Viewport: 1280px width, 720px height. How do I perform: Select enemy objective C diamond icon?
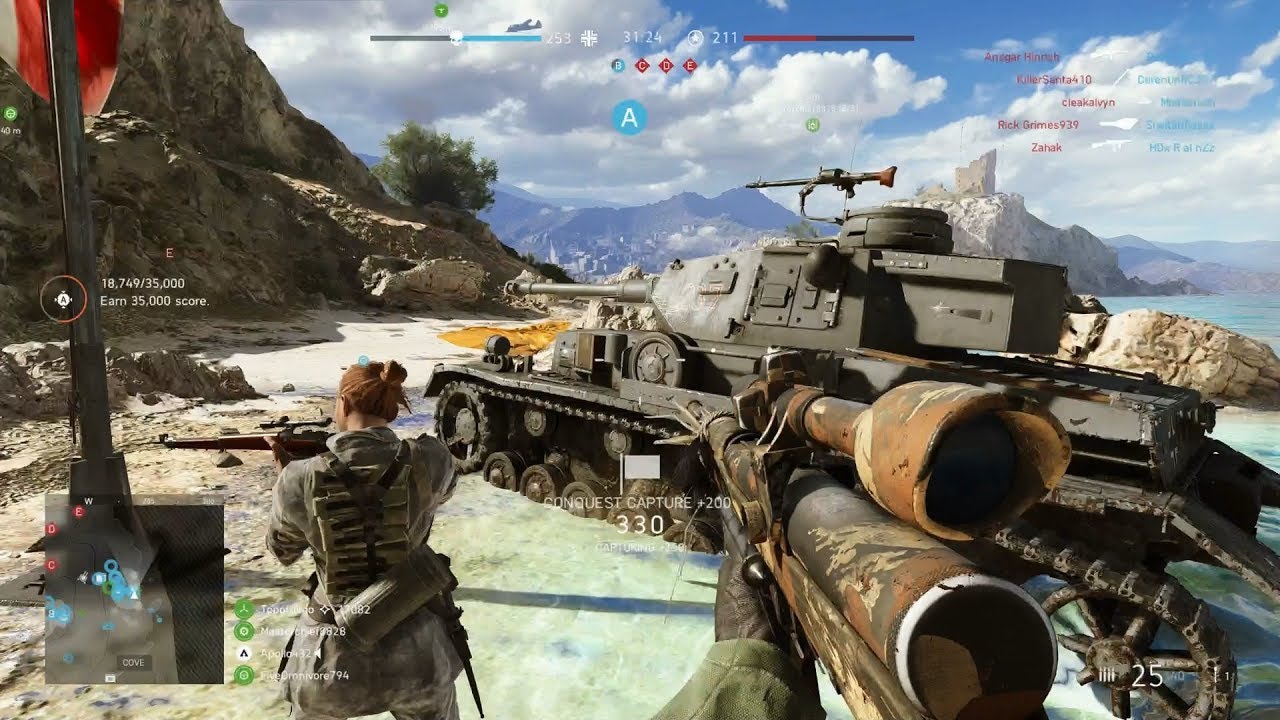click(x=641, y=65)
